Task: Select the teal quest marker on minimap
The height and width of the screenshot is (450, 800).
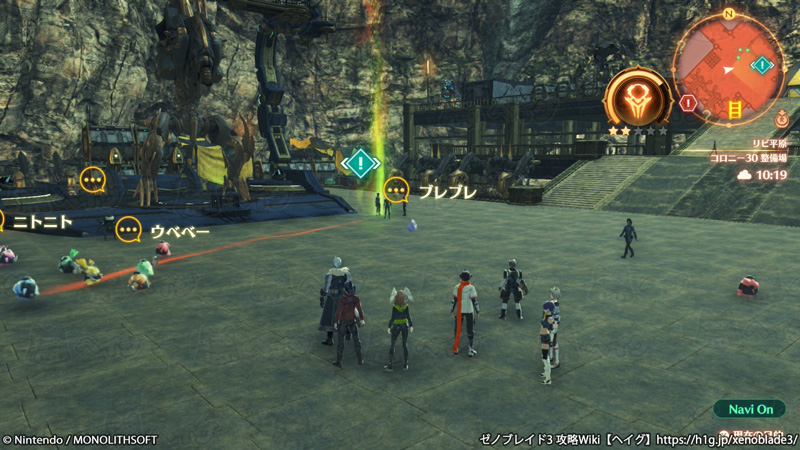Action: (762, 66)
